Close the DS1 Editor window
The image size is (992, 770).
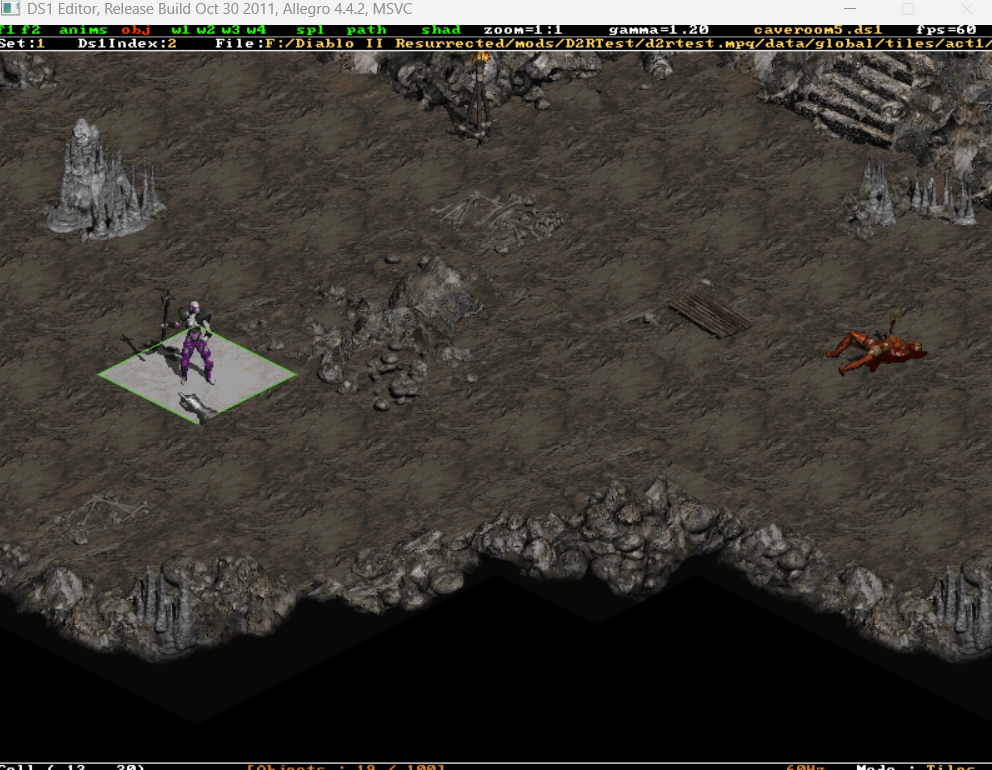tap(966, 10)
